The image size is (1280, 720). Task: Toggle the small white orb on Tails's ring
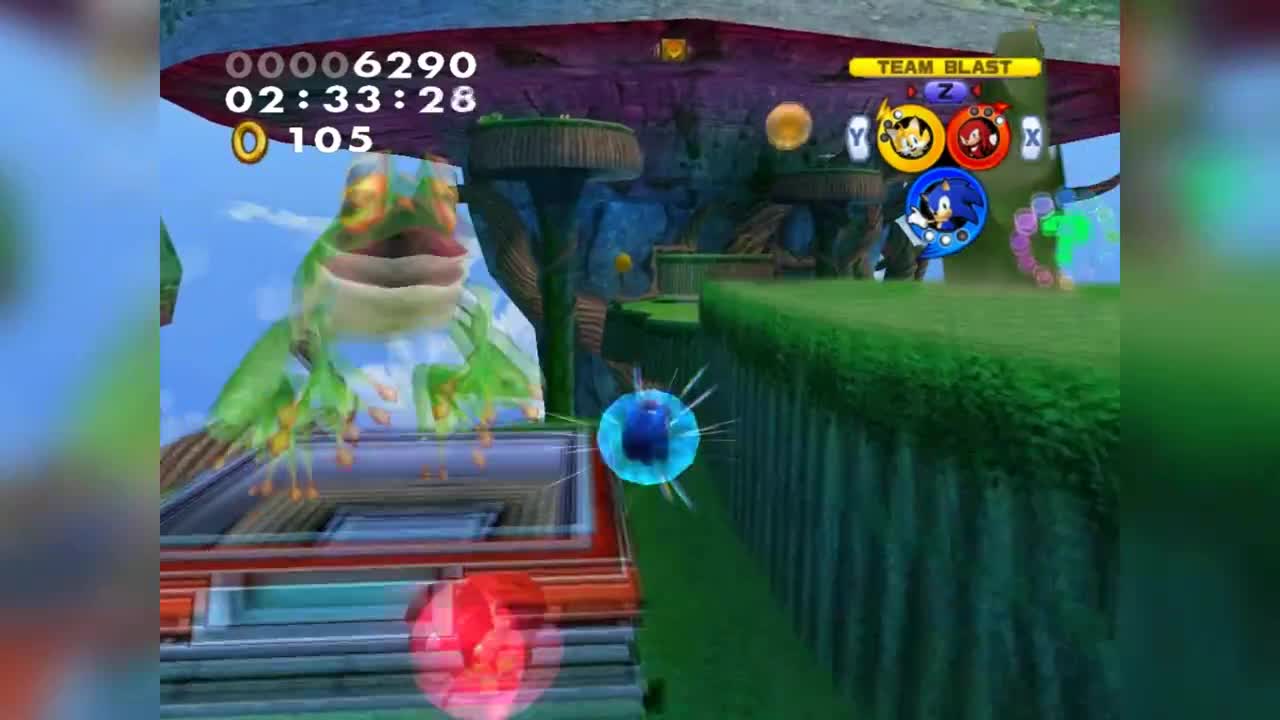pyautogui.click(x=896, y=115)
